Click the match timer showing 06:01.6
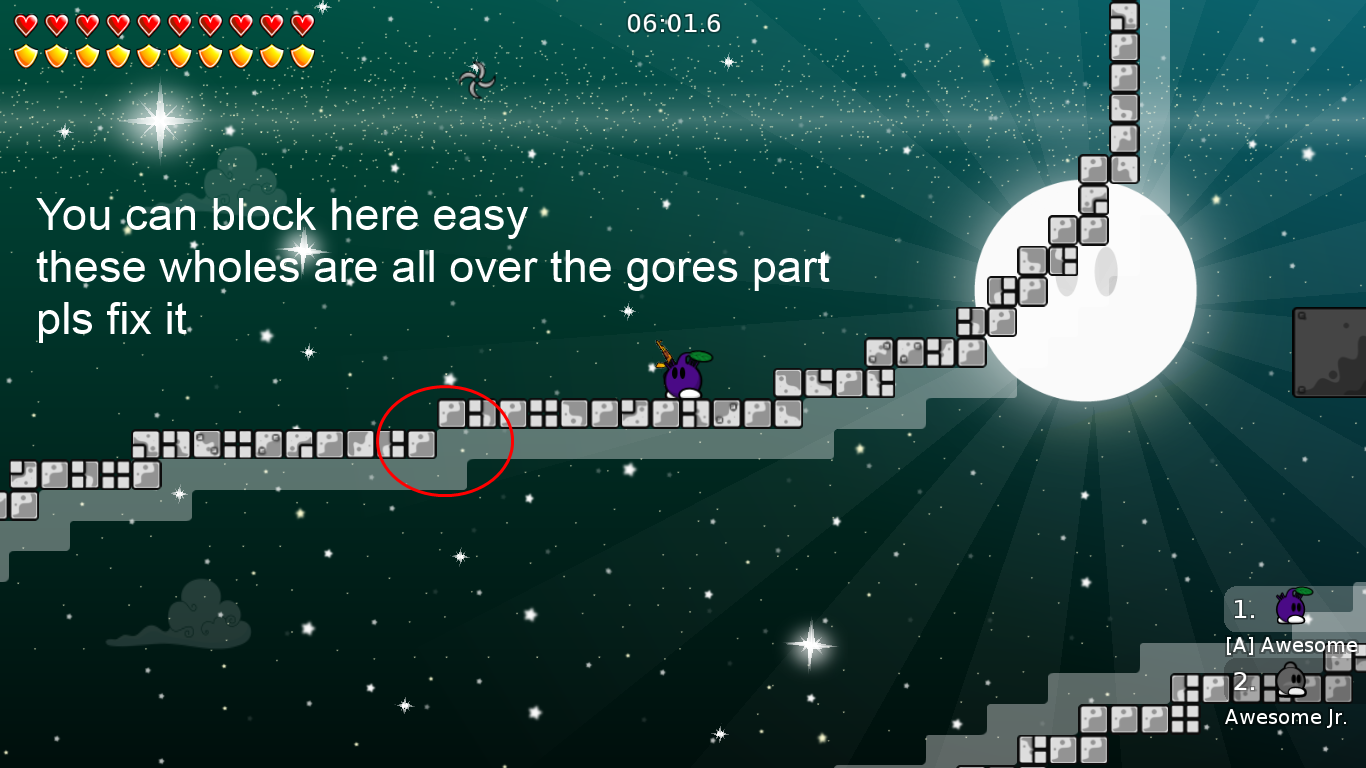1366x768 pixels. click(x=672, y=24)
